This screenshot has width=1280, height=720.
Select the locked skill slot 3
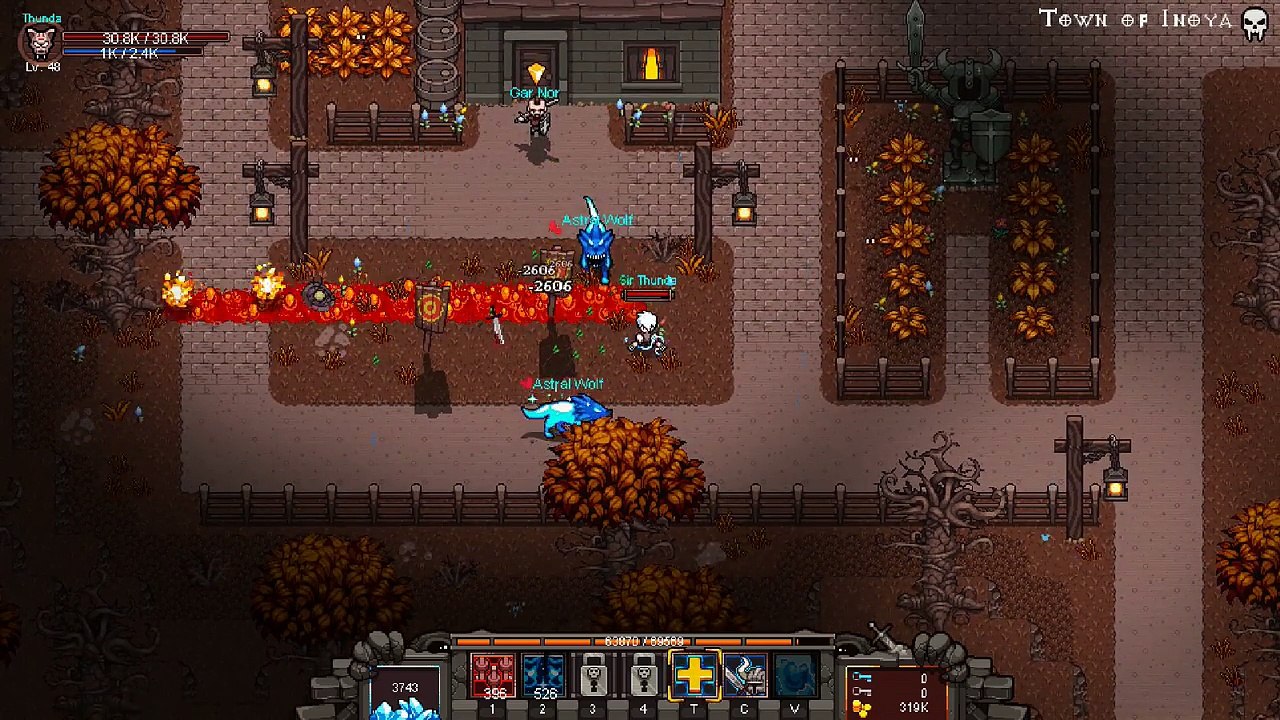tap(593, 676)
